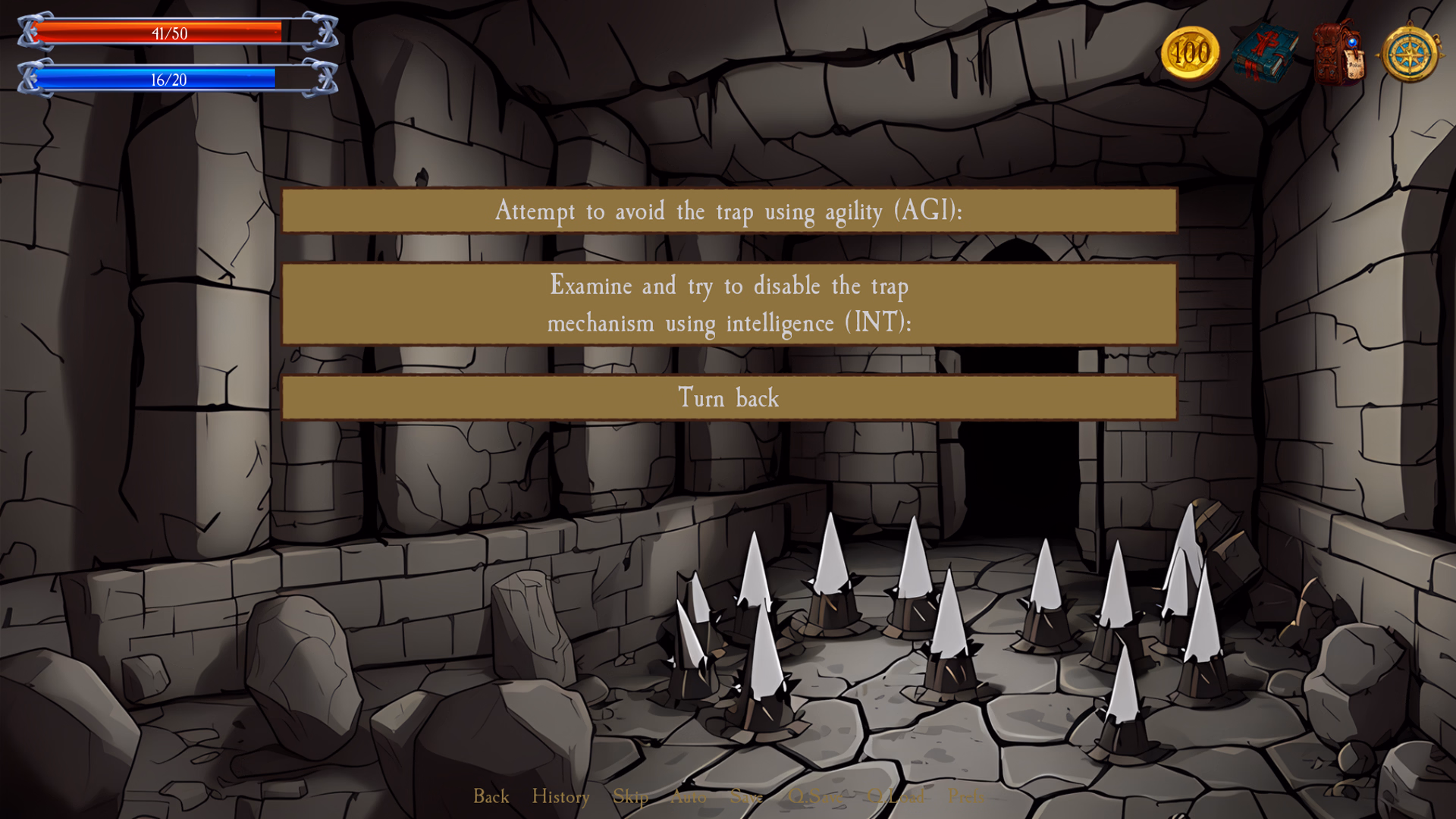Image resolution: width=1456 pixels, height=819 pixels.
Task: Select the intelligence (INT) trap disabling option
Action: [728, 303]
